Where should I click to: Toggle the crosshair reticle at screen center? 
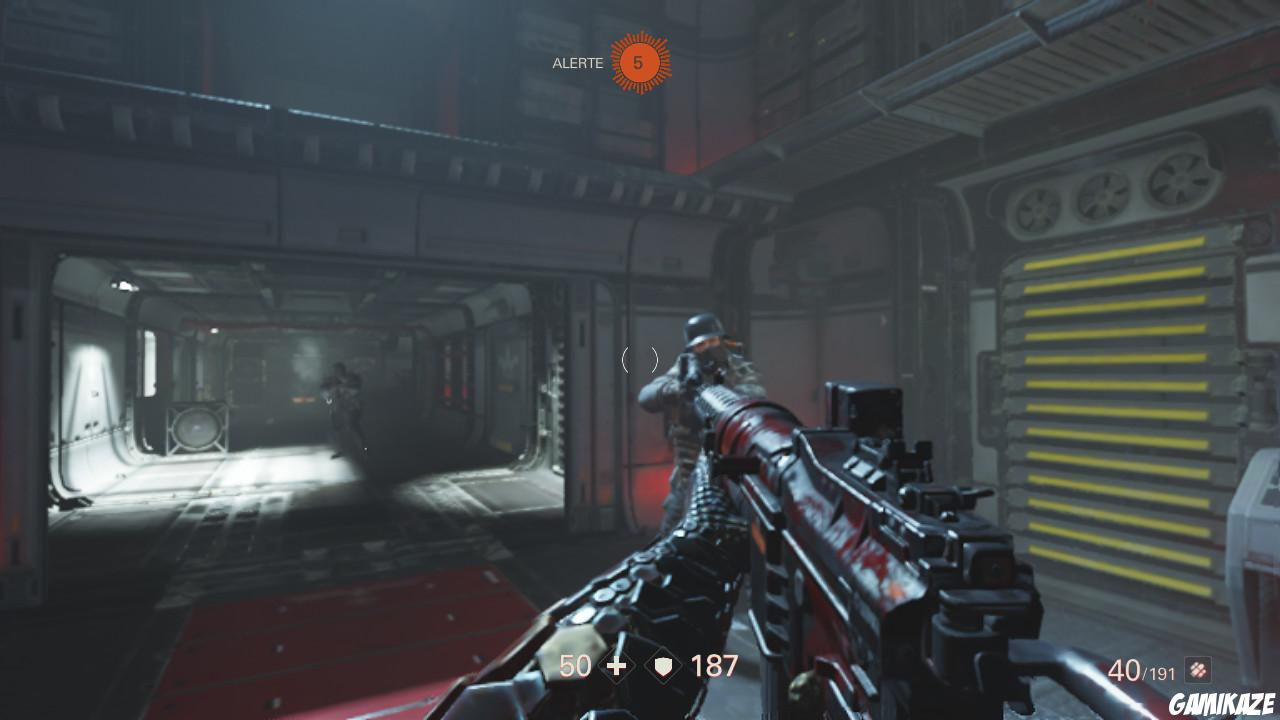pyautogui.click(x=640, y=360)
